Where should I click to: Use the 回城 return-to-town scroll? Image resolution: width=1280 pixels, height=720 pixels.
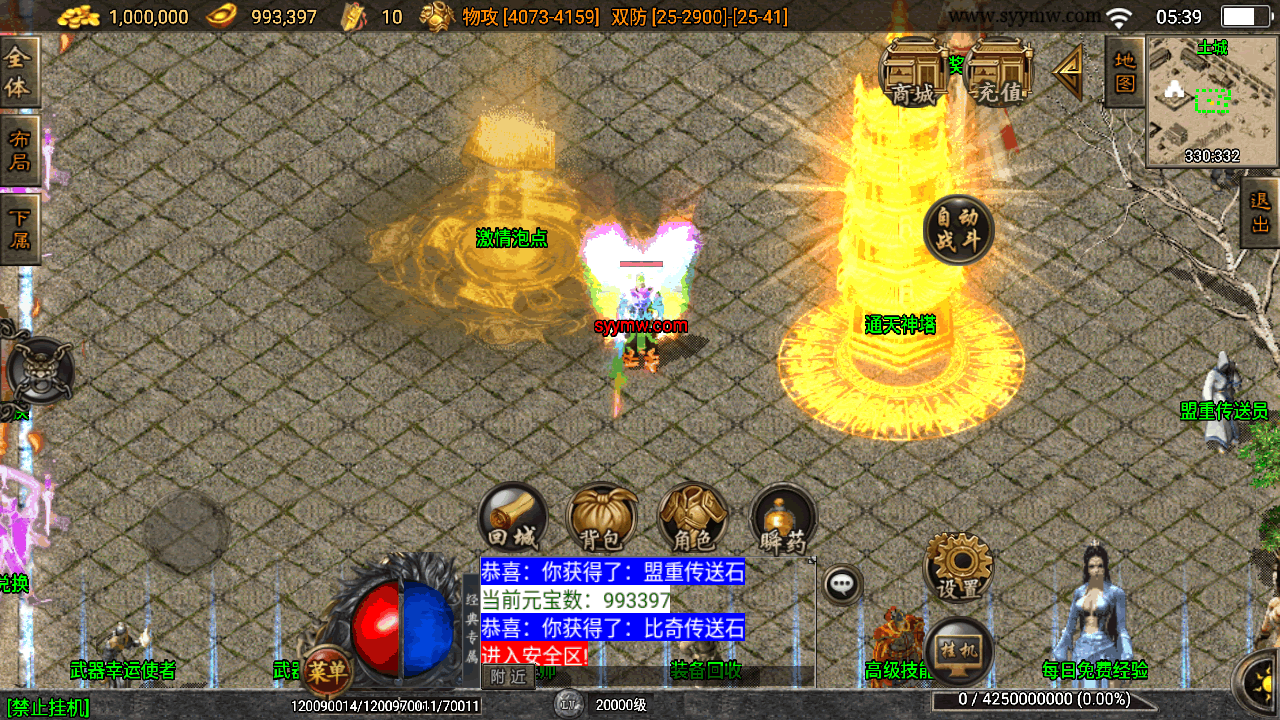[x=513, y=518]
